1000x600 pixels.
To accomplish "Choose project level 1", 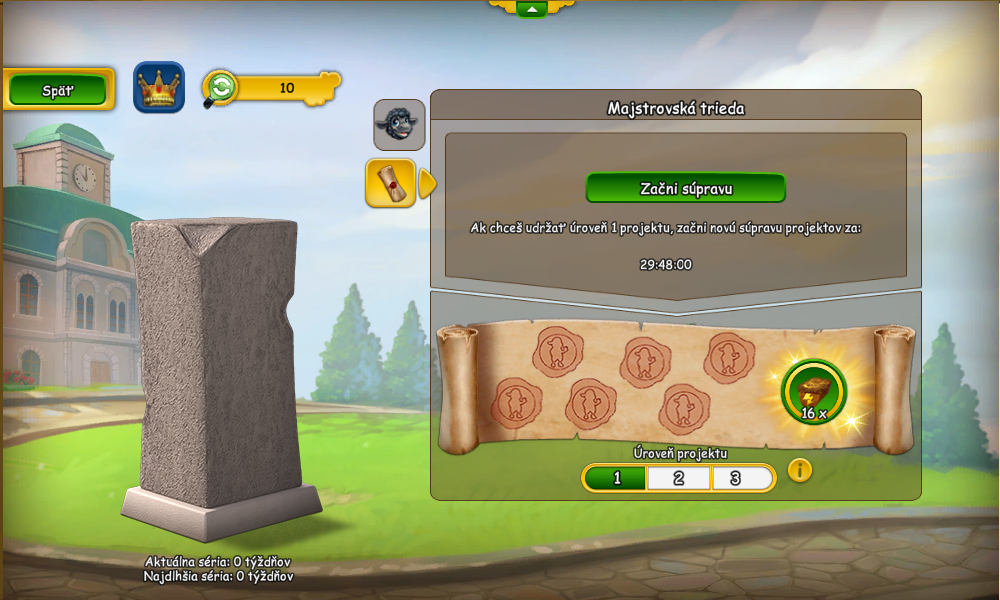I will [616, 478].
